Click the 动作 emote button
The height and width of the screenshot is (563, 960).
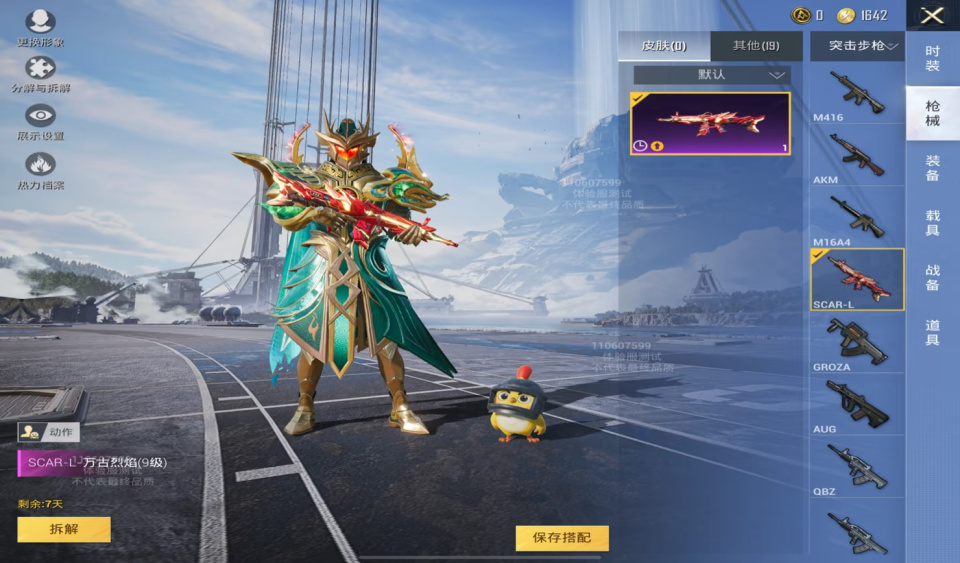click(49, 432)
